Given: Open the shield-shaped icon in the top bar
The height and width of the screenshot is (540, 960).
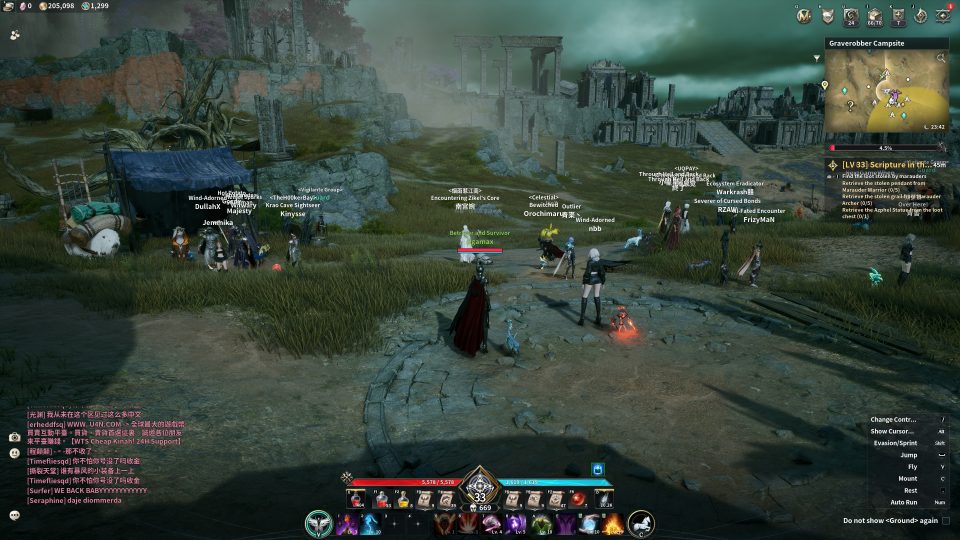Looking at the screenshot, I should pyautogui.click(x=828, y=15).
